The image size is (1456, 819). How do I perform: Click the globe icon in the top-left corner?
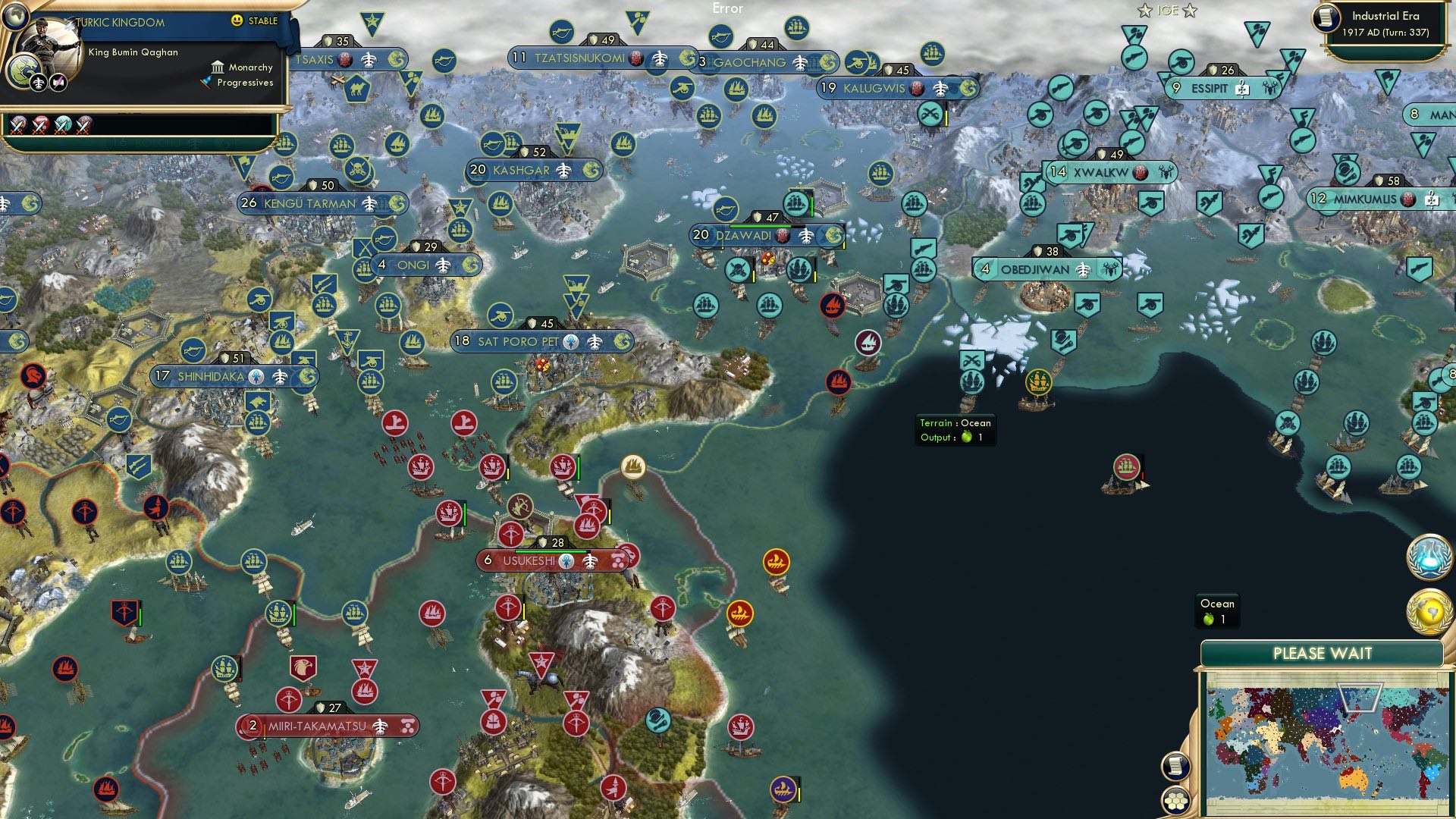[x=14, y=17]
